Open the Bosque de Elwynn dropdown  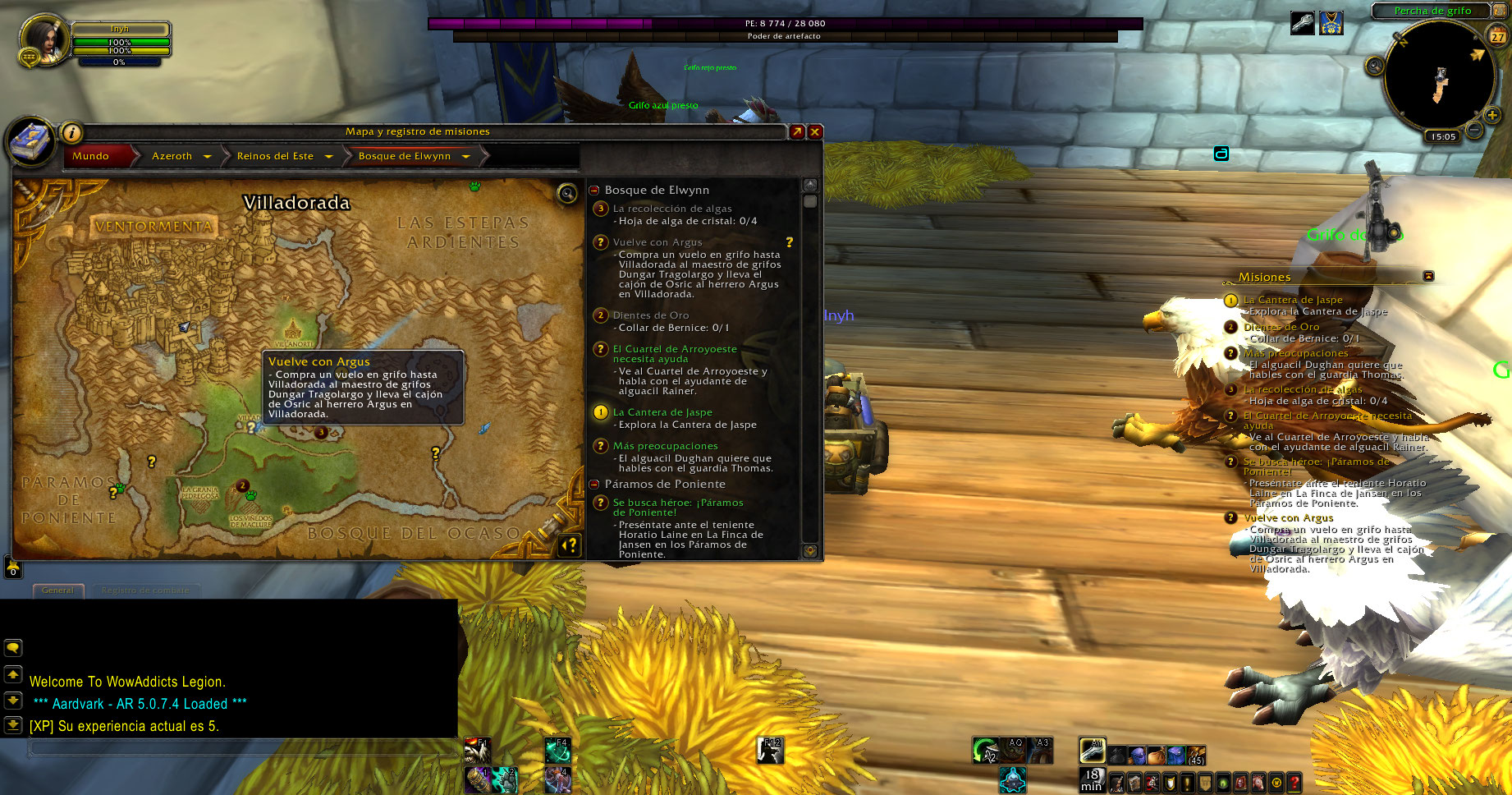[465, 156]
